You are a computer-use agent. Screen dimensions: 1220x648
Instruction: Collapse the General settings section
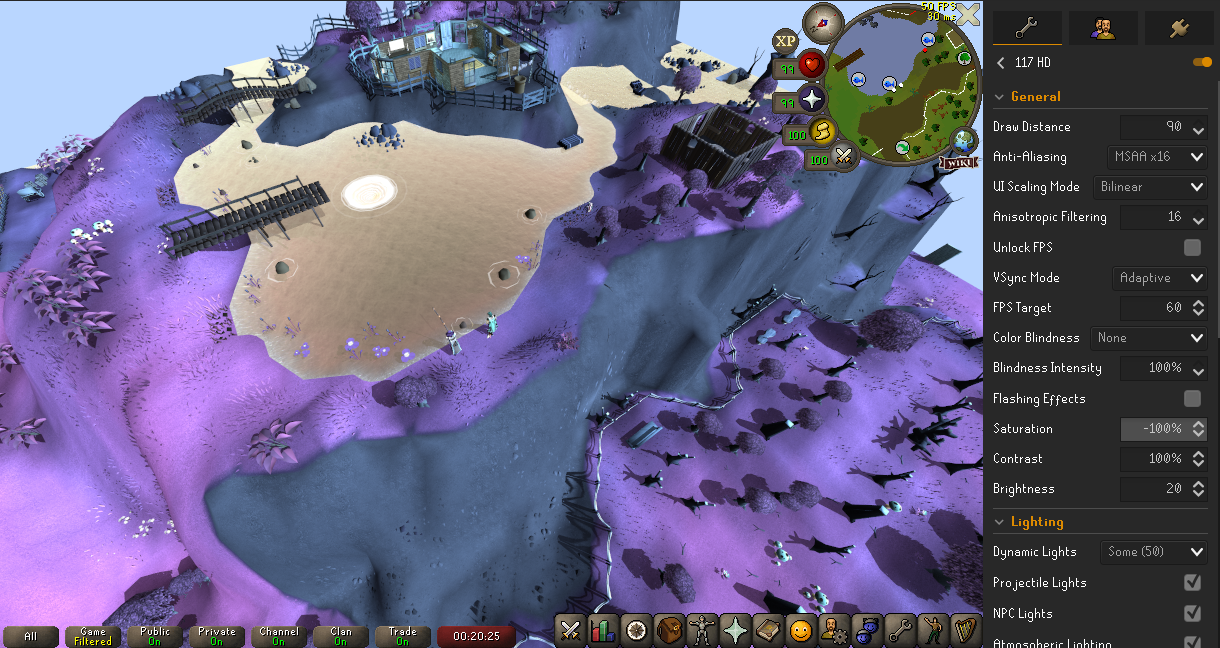coord(1000,97)
